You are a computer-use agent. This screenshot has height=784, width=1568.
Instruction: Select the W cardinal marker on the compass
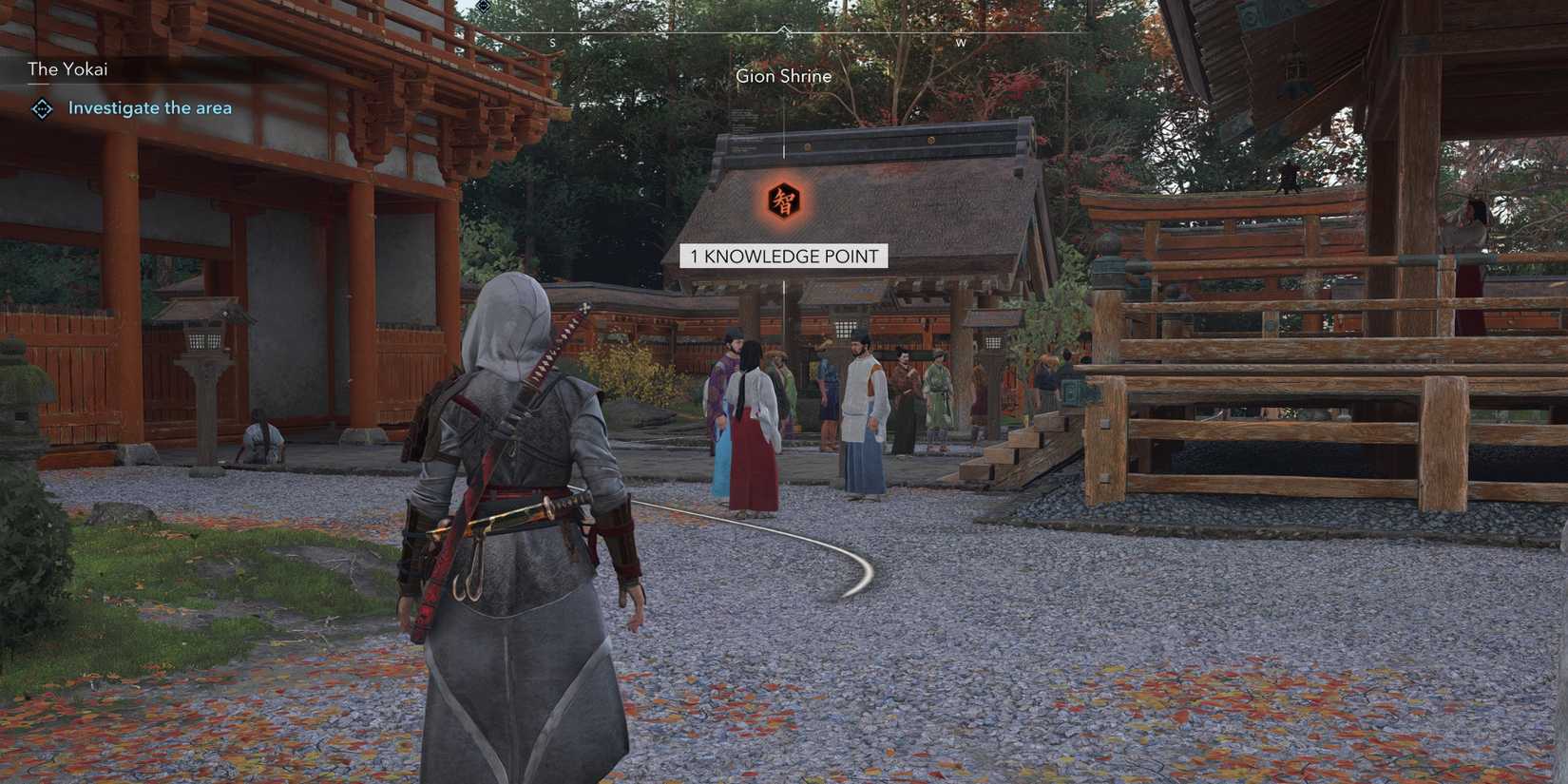tap(960, 43)
